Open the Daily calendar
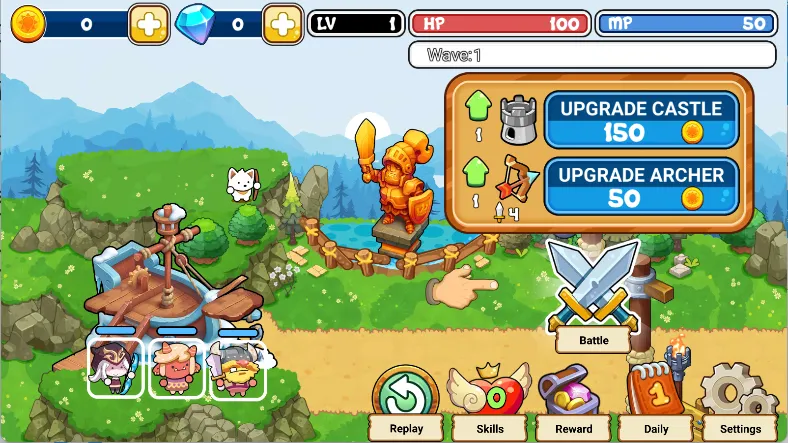 [658, 404]
